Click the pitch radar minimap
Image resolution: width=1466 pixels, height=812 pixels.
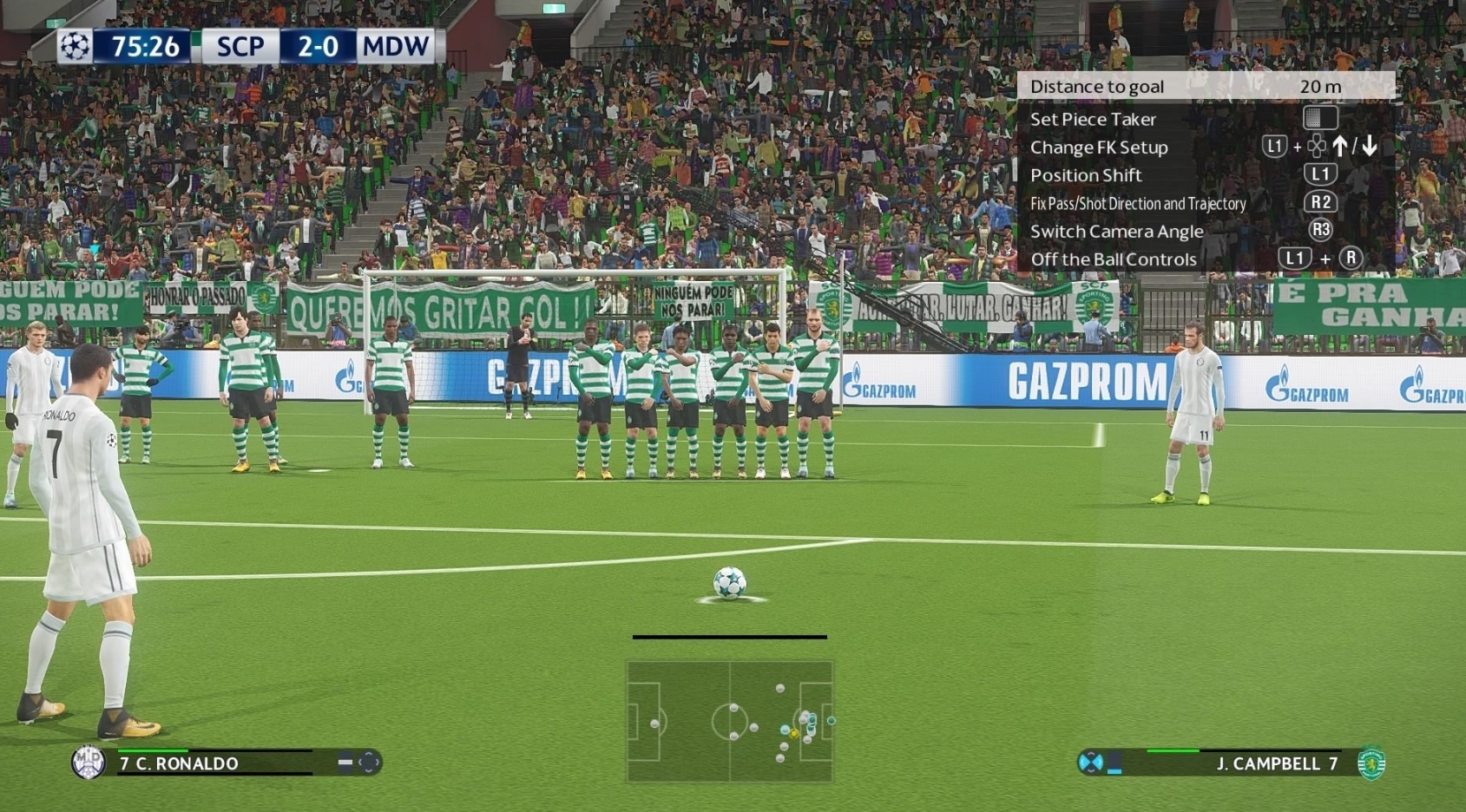coord(729,722)
